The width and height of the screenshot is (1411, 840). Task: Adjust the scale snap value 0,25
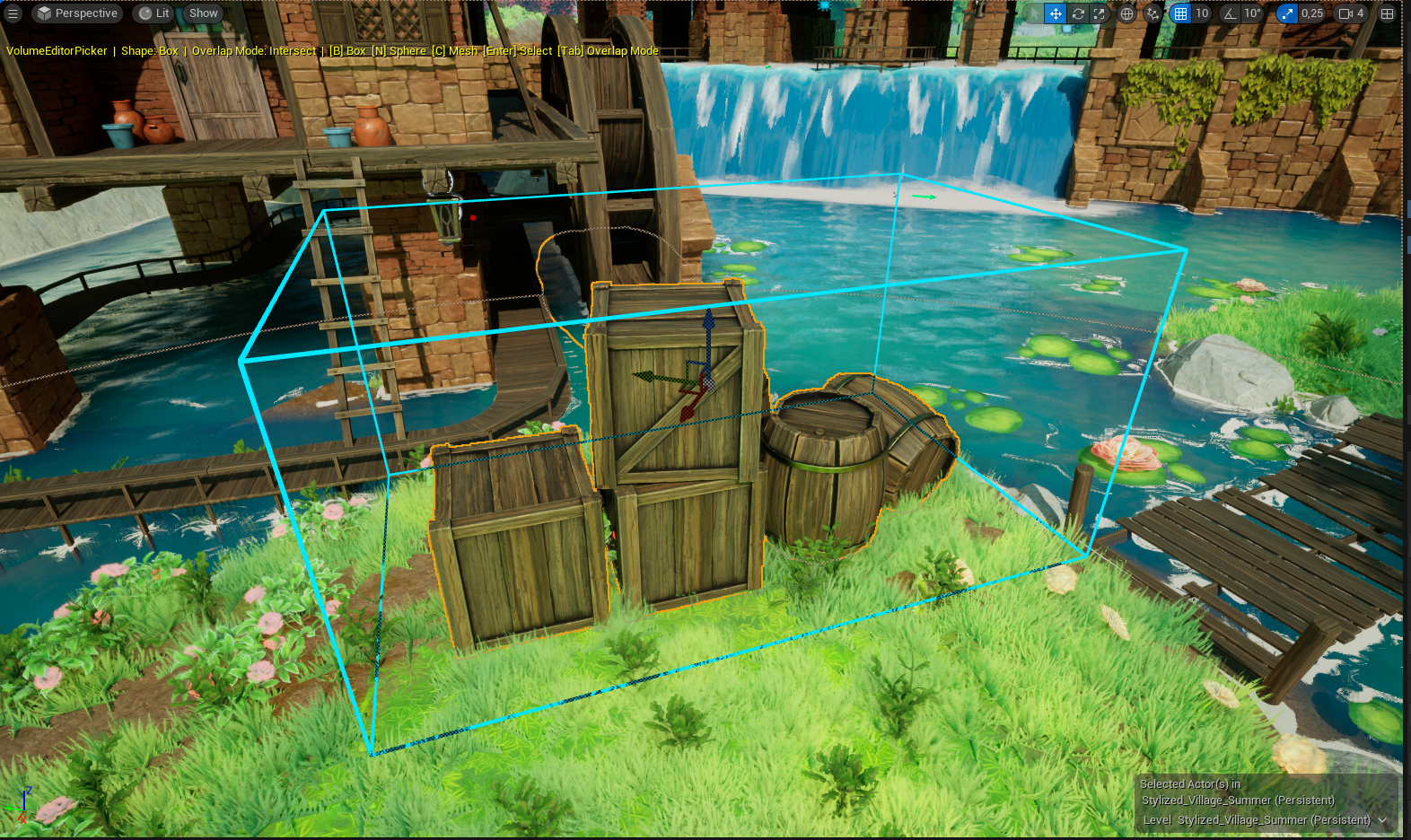click(x=1312, y=13)
